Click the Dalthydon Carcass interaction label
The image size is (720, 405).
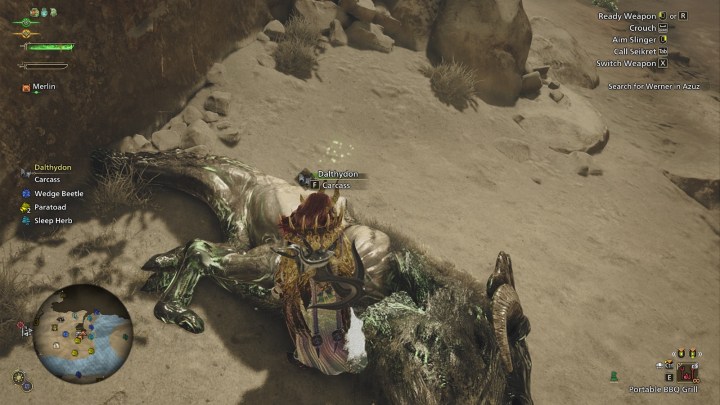pyautogui.click(x=336, y=179)
